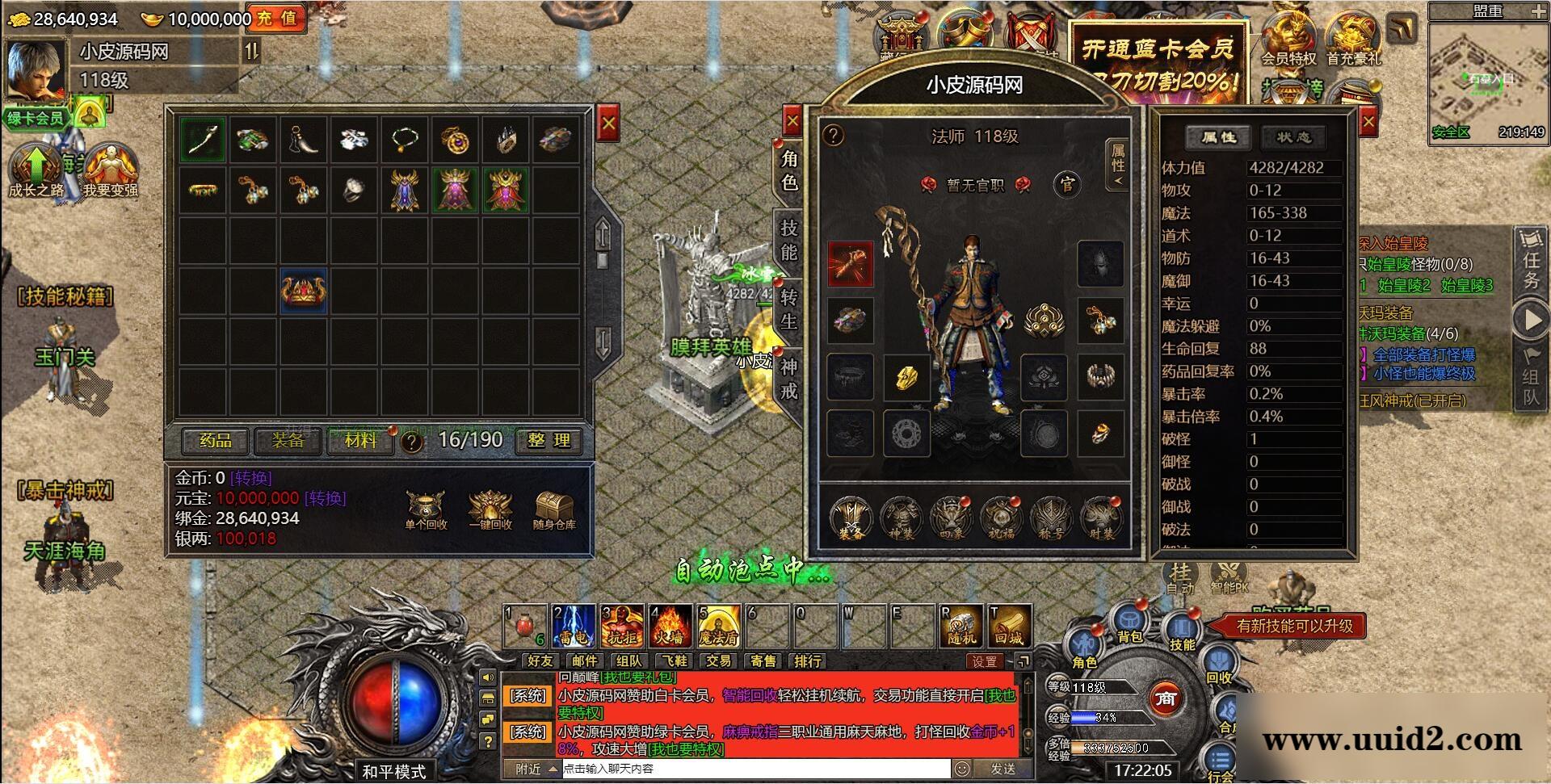This screenshot has height=784, width=1551.
Task: Open the 随身仓库 portable warehouse
Action: coord(554,509)
